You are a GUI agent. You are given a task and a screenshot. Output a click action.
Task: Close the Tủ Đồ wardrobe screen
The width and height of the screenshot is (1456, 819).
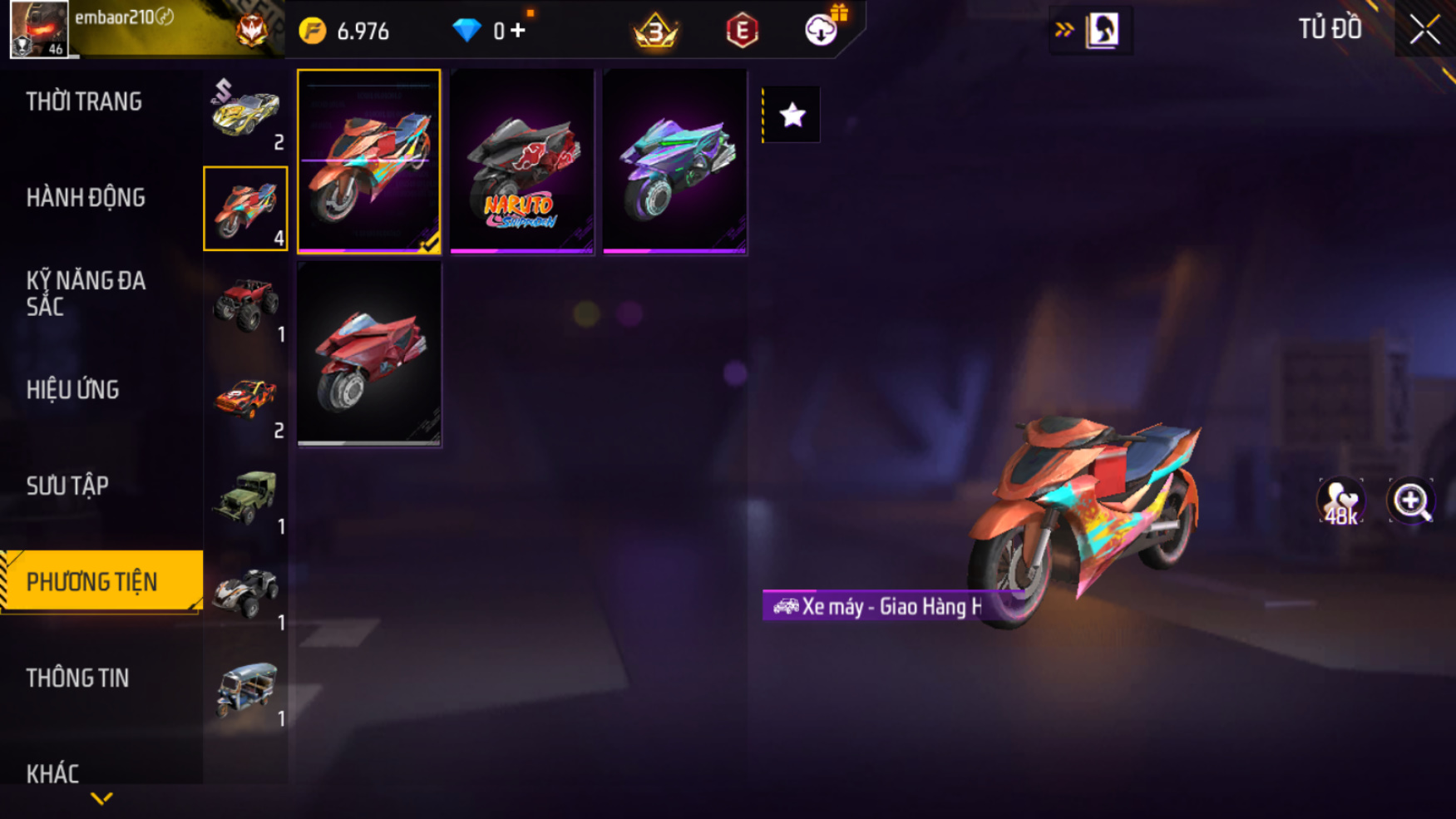(1424, 30)
